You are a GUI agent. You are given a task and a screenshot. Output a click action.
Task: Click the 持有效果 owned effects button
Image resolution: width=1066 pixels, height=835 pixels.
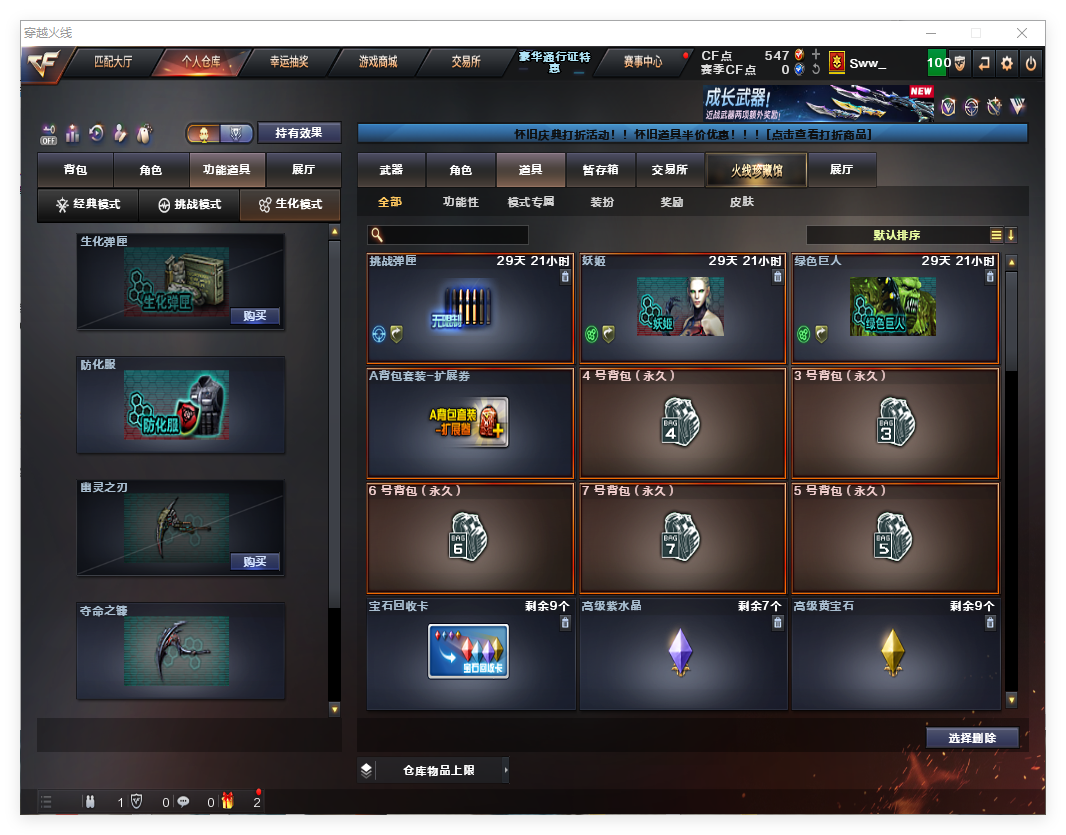(x=299, y=133)
